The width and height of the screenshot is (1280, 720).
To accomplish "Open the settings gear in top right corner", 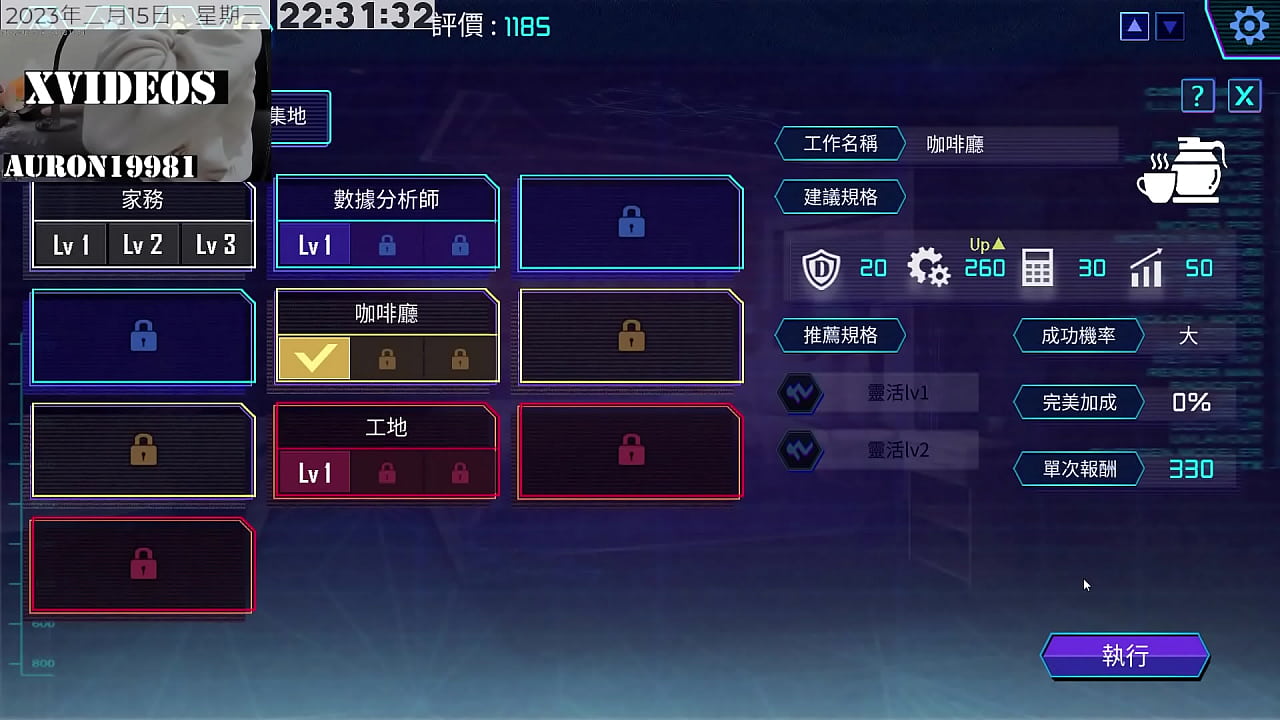I will point(1248,26).
